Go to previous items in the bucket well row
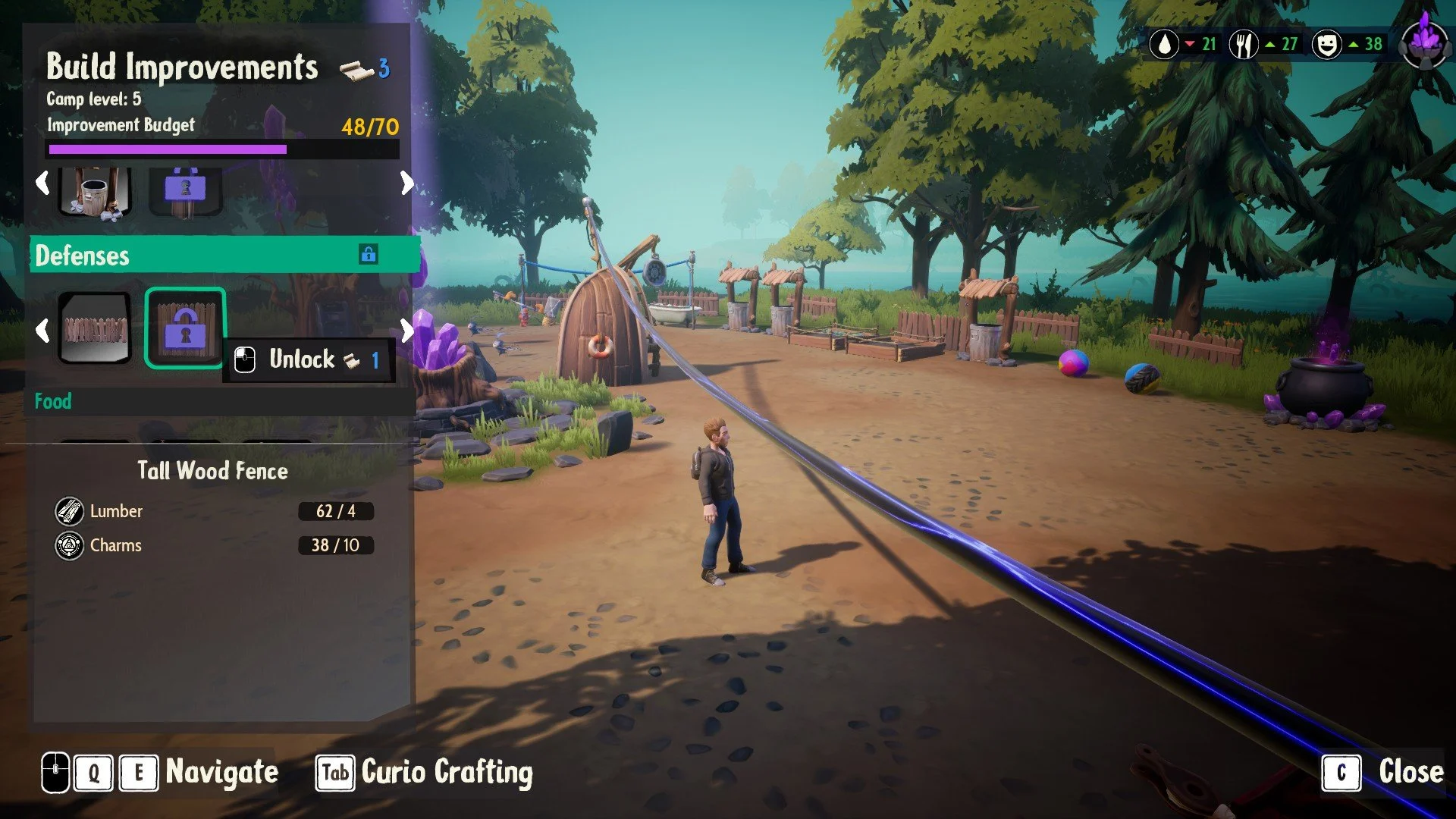 [x=43, y=183]
